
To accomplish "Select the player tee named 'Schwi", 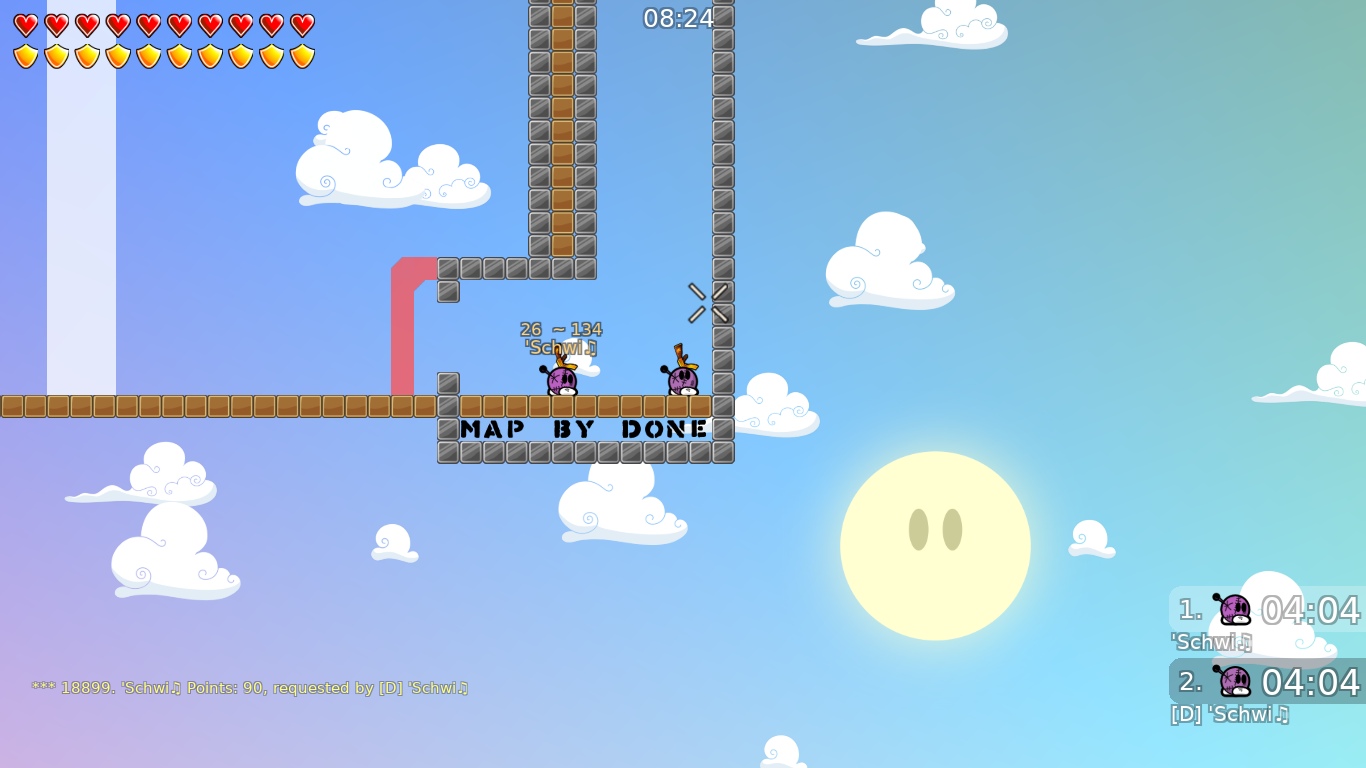I will [560, 380].
